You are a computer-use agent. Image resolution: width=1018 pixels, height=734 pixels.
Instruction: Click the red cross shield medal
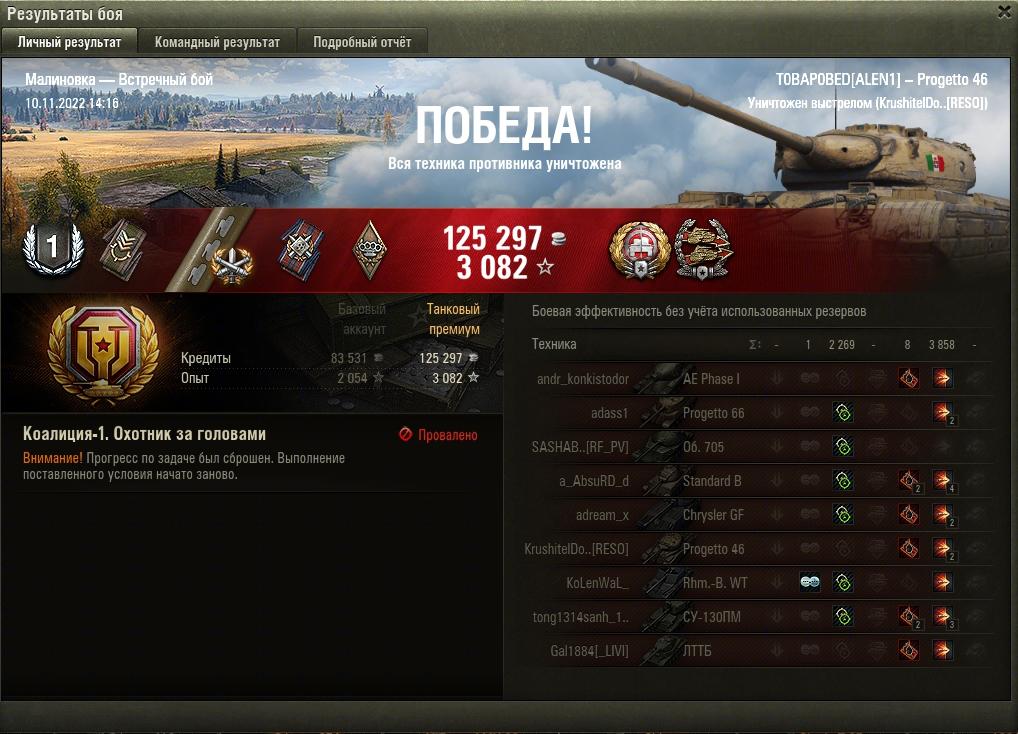click(638, 249)
